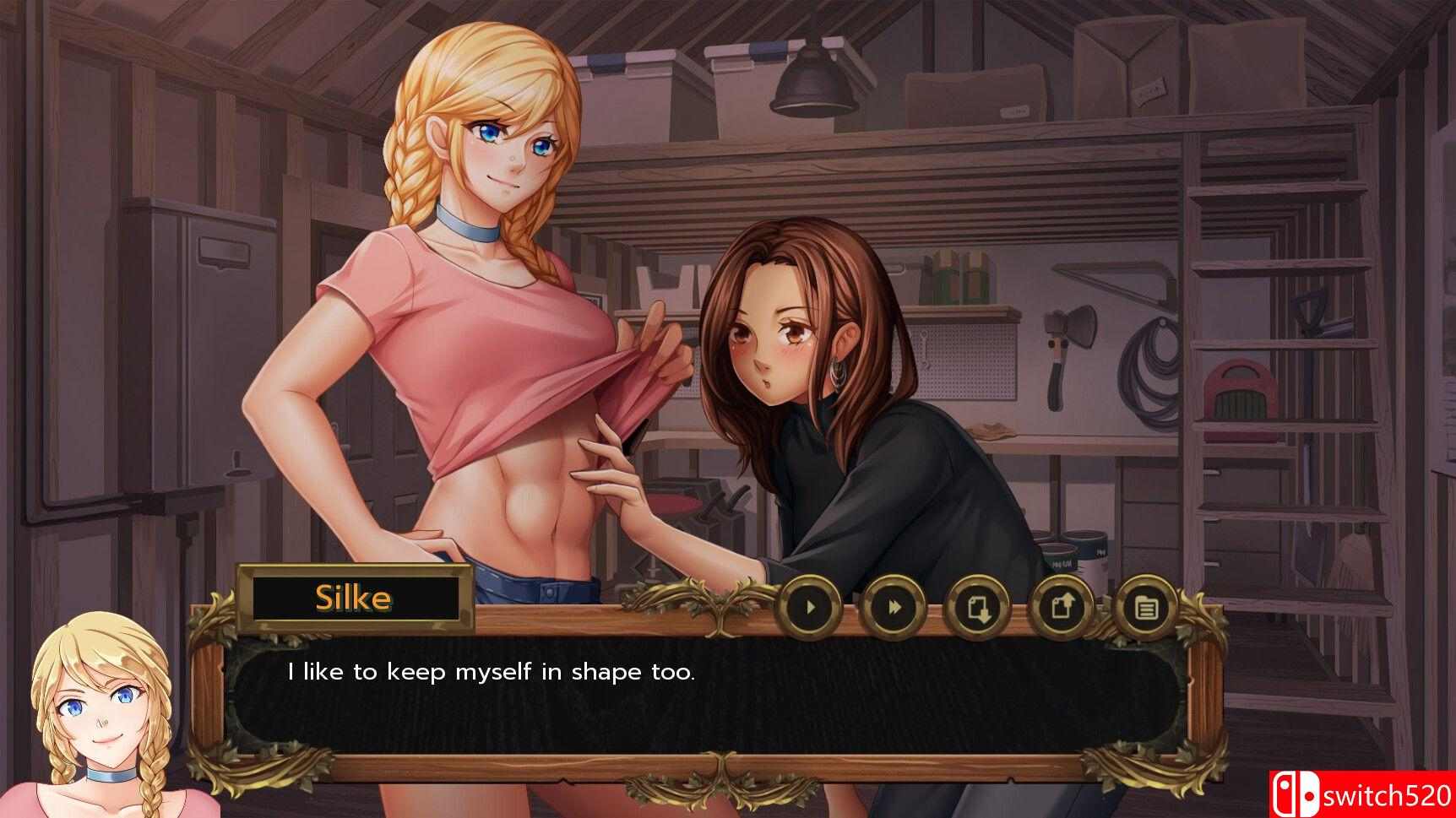Image resolution: width=1456 pixels, height=818 pixels.
Task: Open the save menu (page with down arrow)
Action: click(x=978, y=606)
